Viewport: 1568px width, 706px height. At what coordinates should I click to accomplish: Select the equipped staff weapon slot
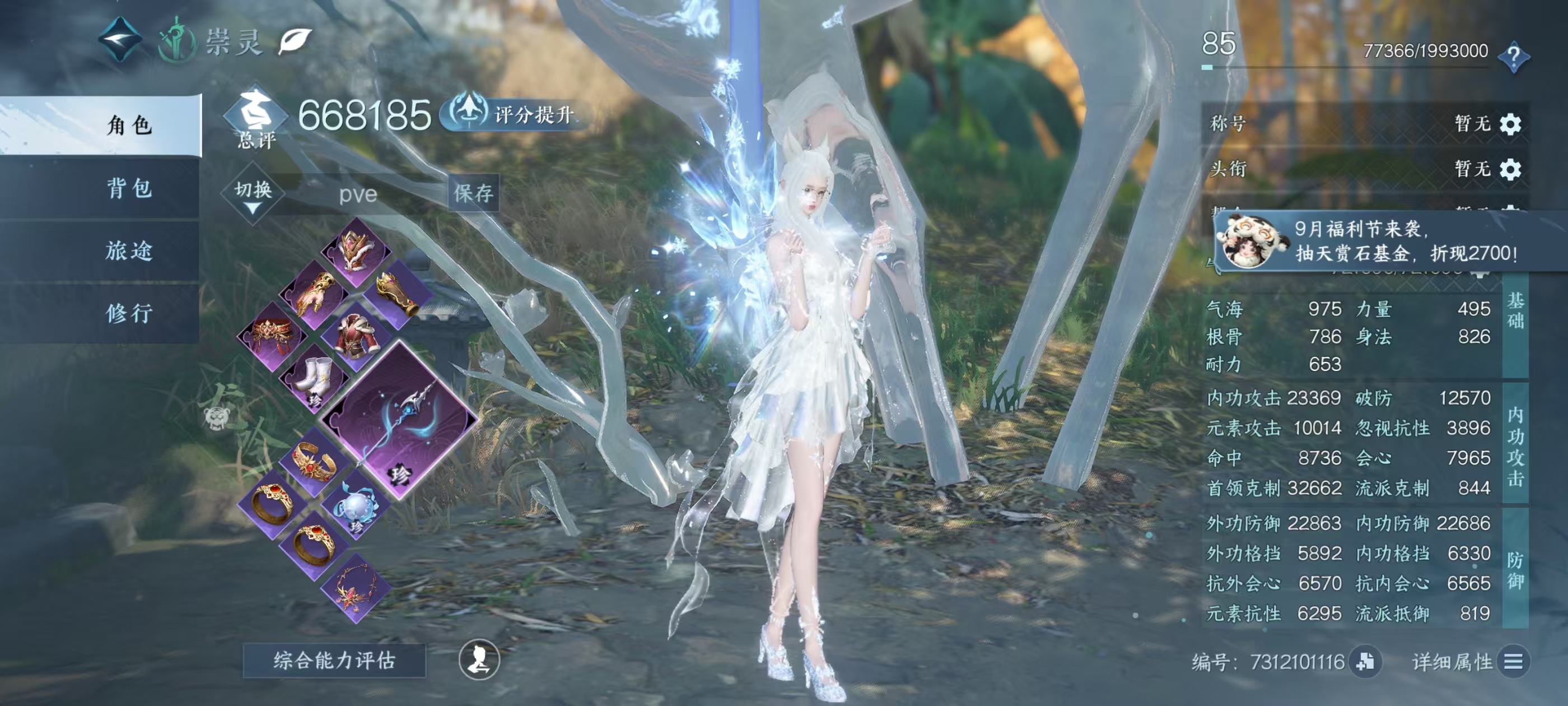399,420
